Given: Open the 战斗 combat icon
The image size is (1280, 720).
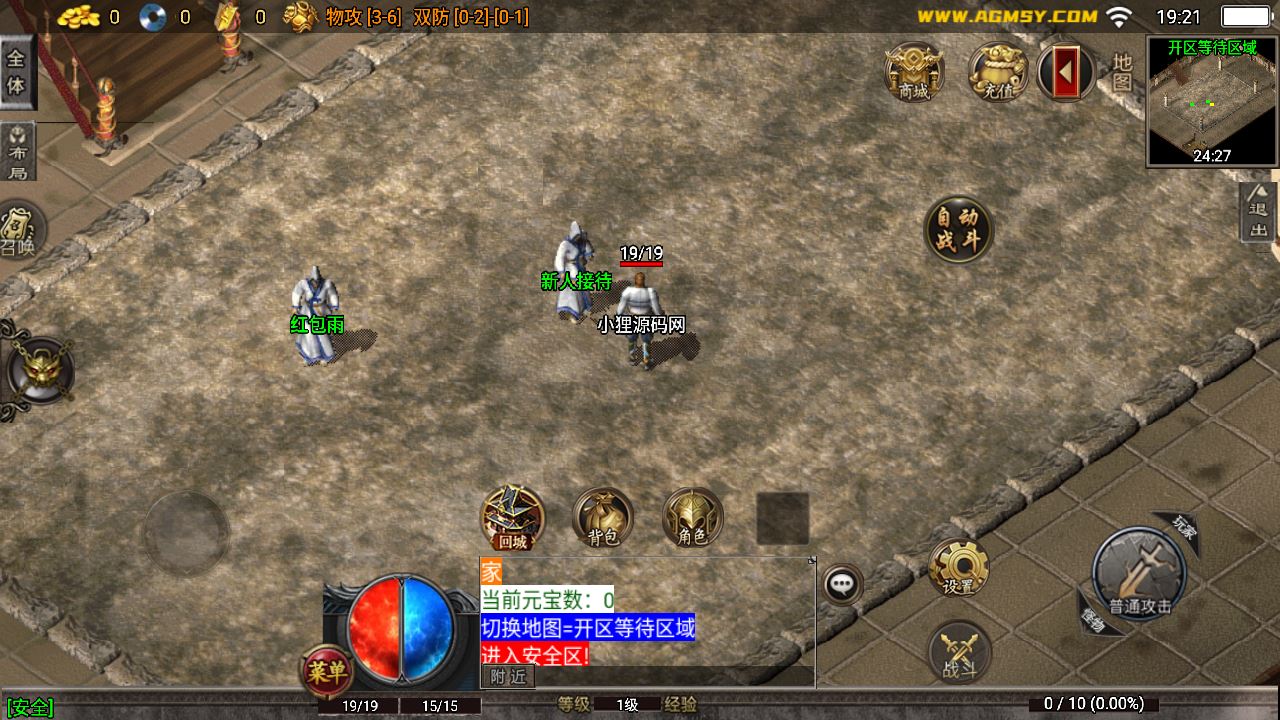Looking at the screenshot, I should [x=961, y=651].
